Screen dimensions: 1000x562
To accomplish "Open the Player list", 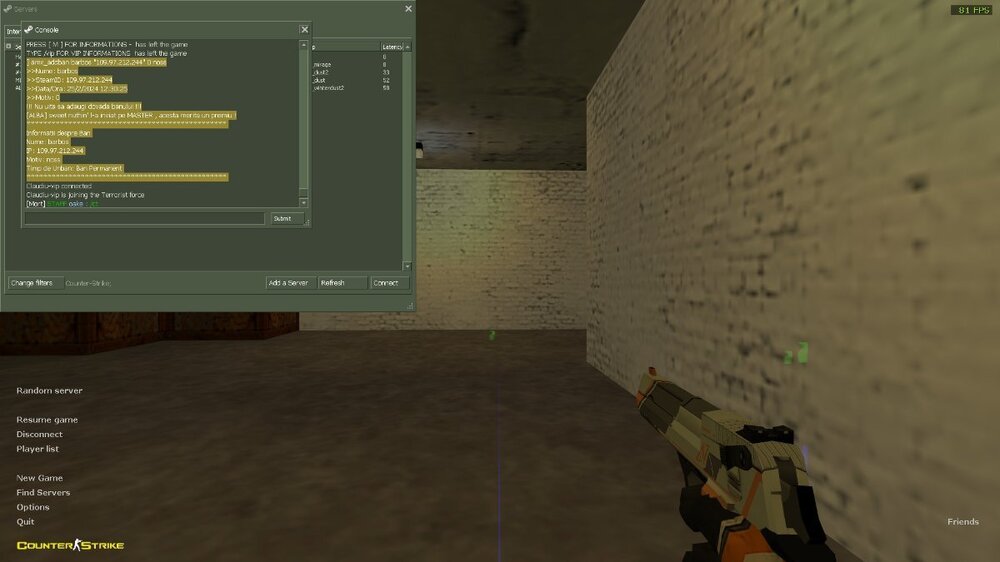I will pos(37,449).
